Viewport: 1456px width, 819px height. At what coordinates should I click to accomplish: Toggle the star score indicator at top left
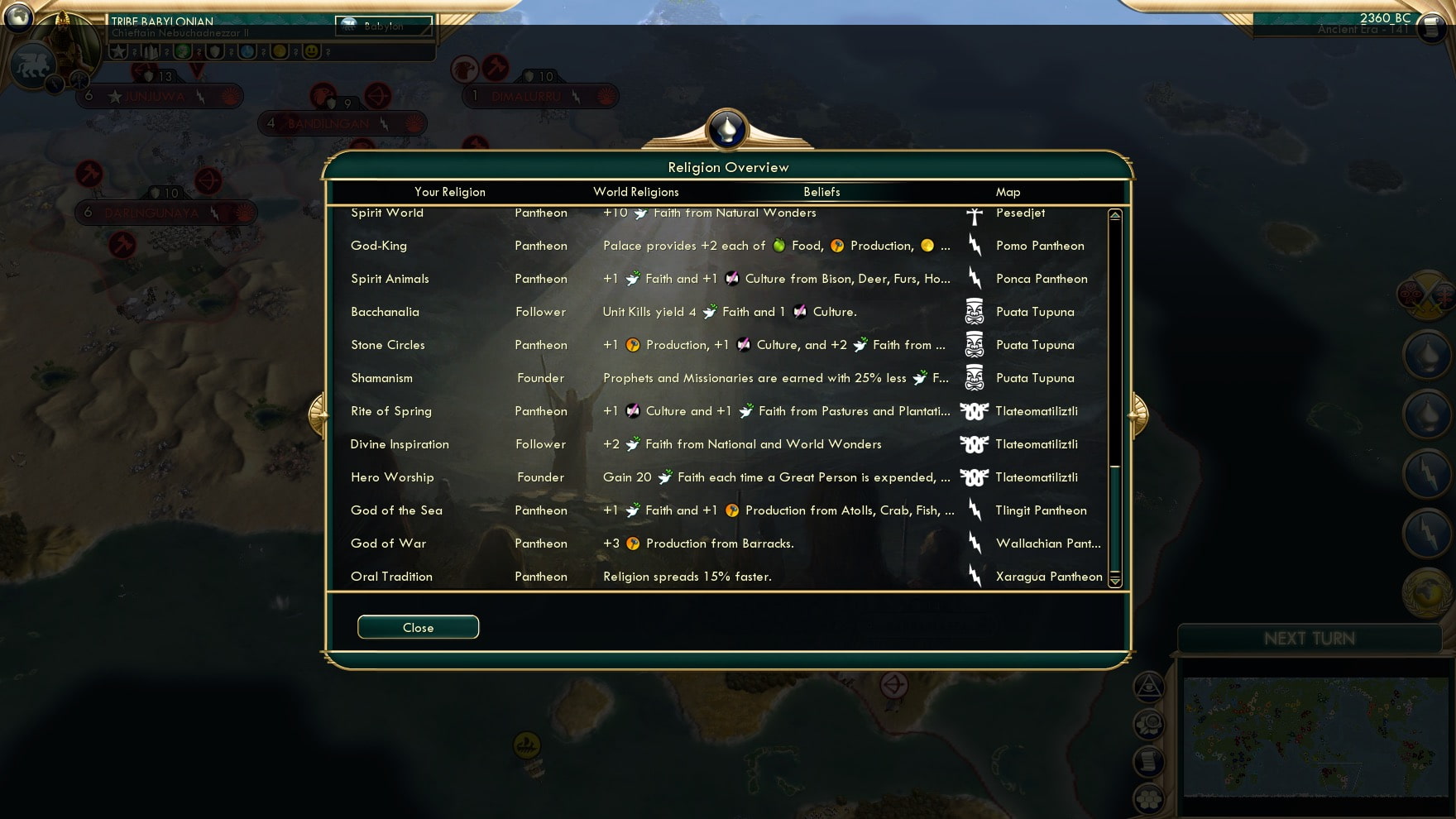[119, 51]
